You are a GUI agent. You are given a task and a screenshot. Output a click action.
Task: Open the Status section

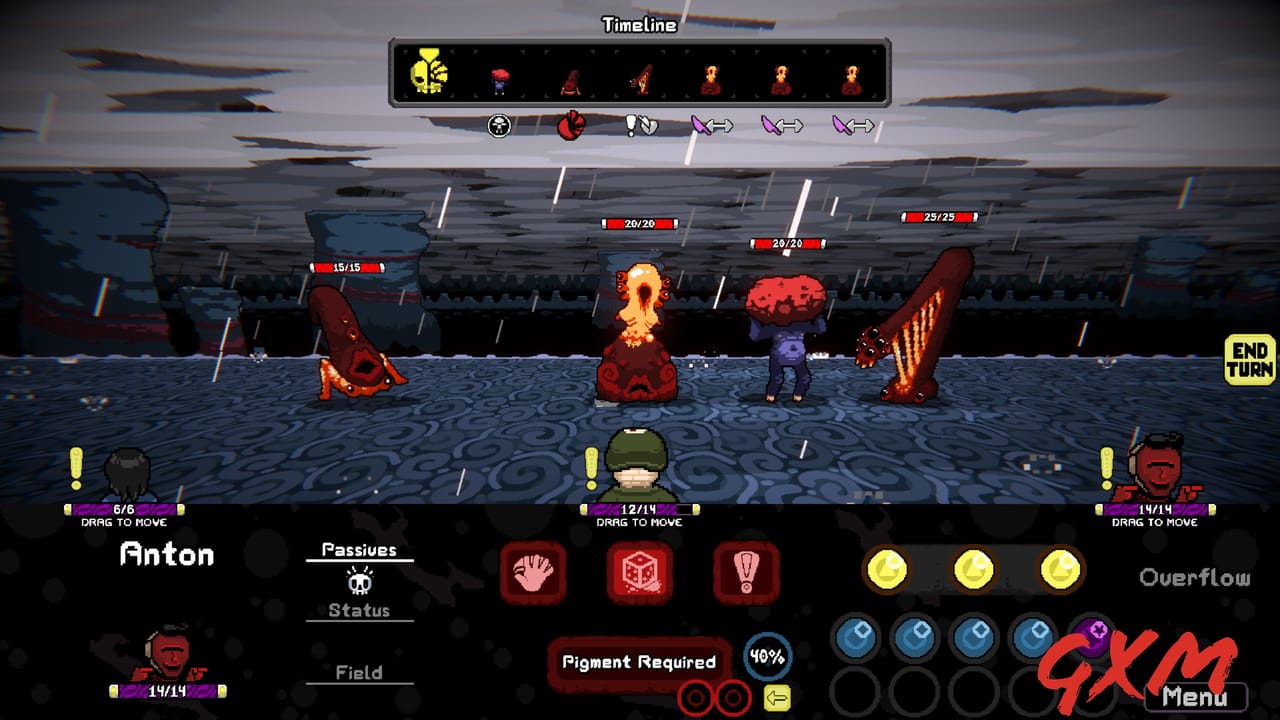[359, 611]
